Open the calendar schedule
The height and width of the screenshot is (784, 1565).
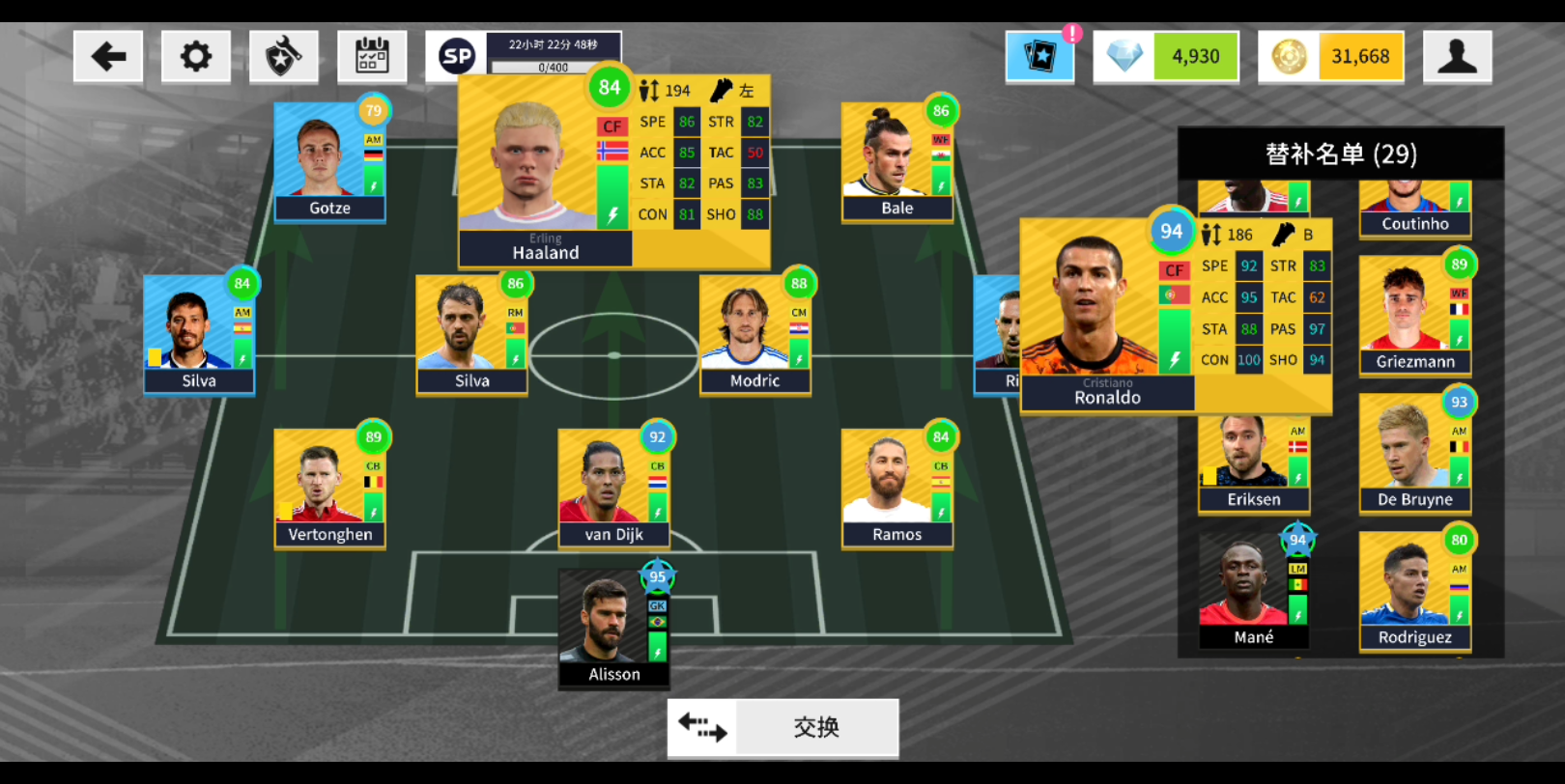coord(372,57)
